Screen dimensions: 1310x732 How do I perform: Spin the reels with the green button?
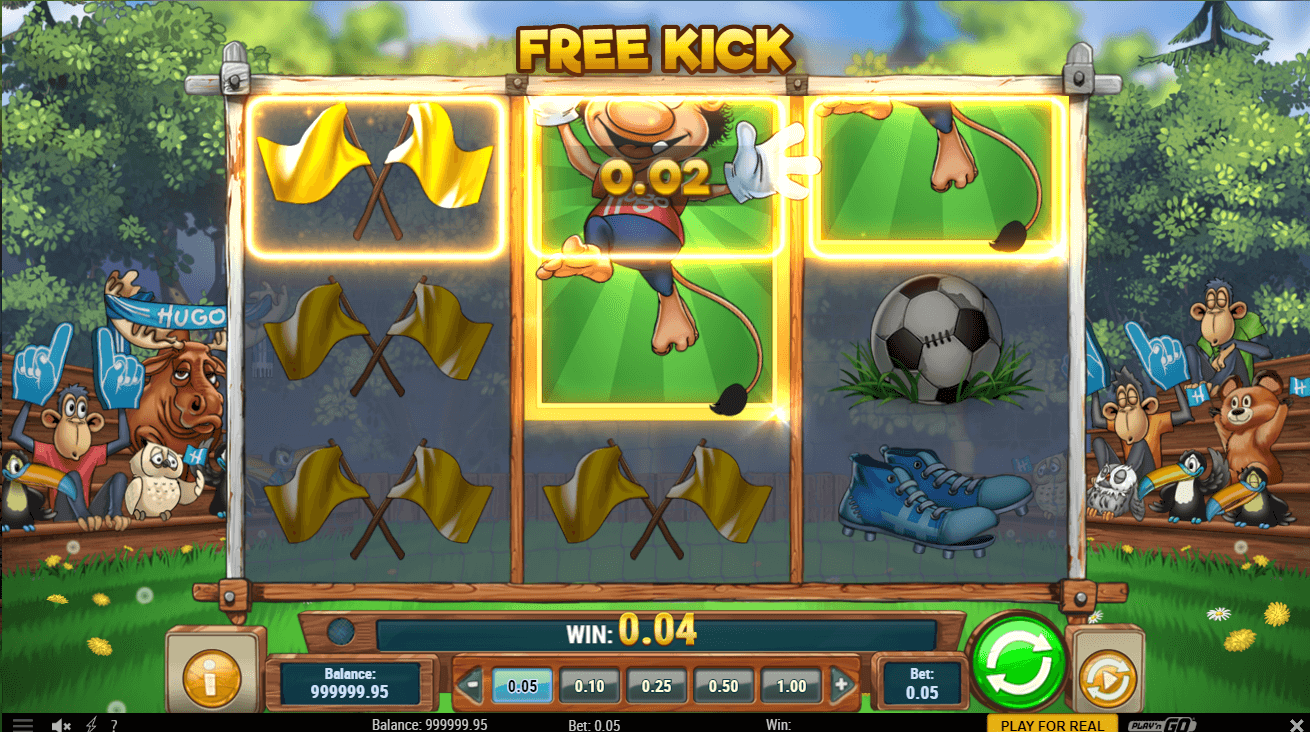[x=1018, y=661]
